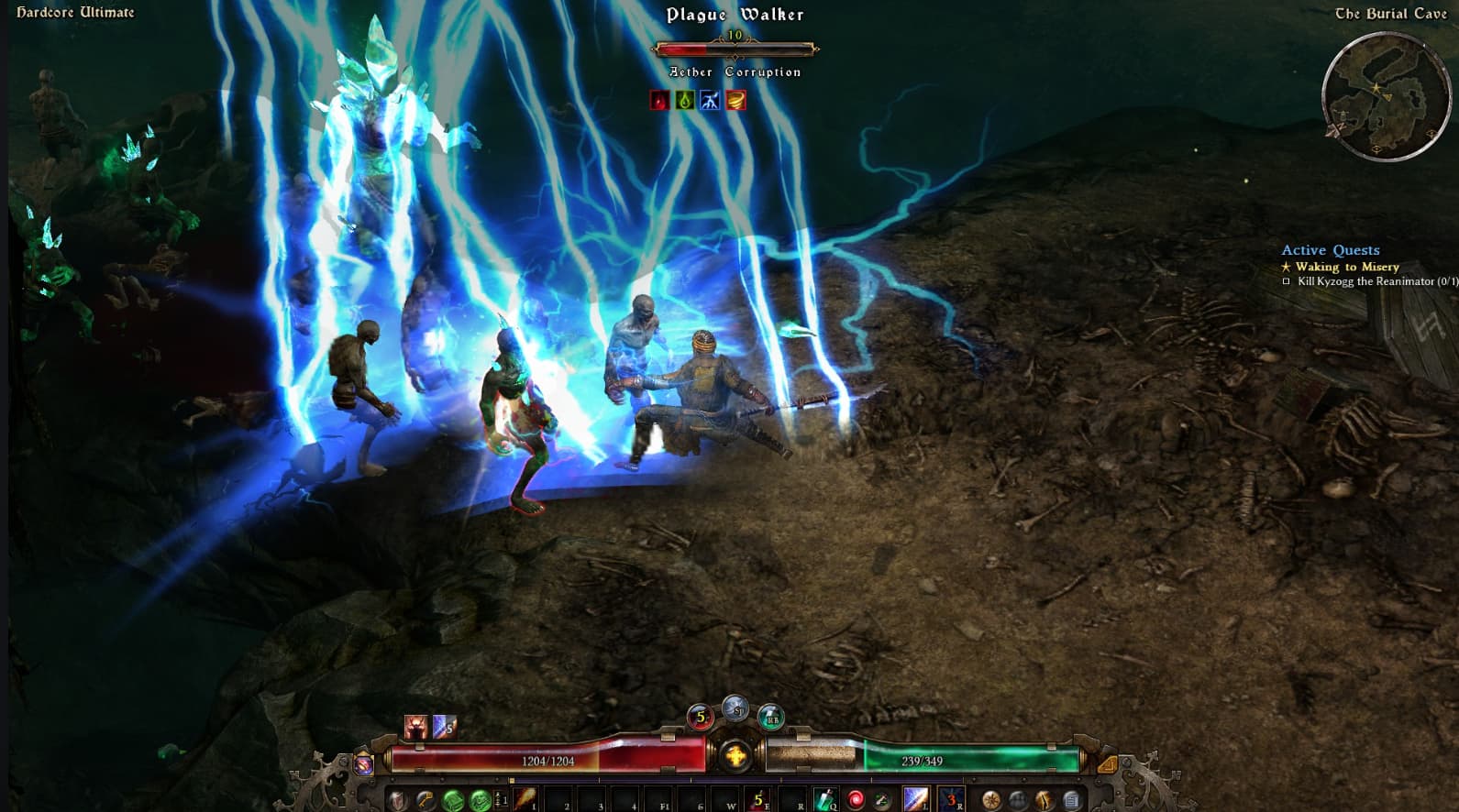Click the blue lightning buff icon
The image size is (1459, 812).
tap(444, 727)
